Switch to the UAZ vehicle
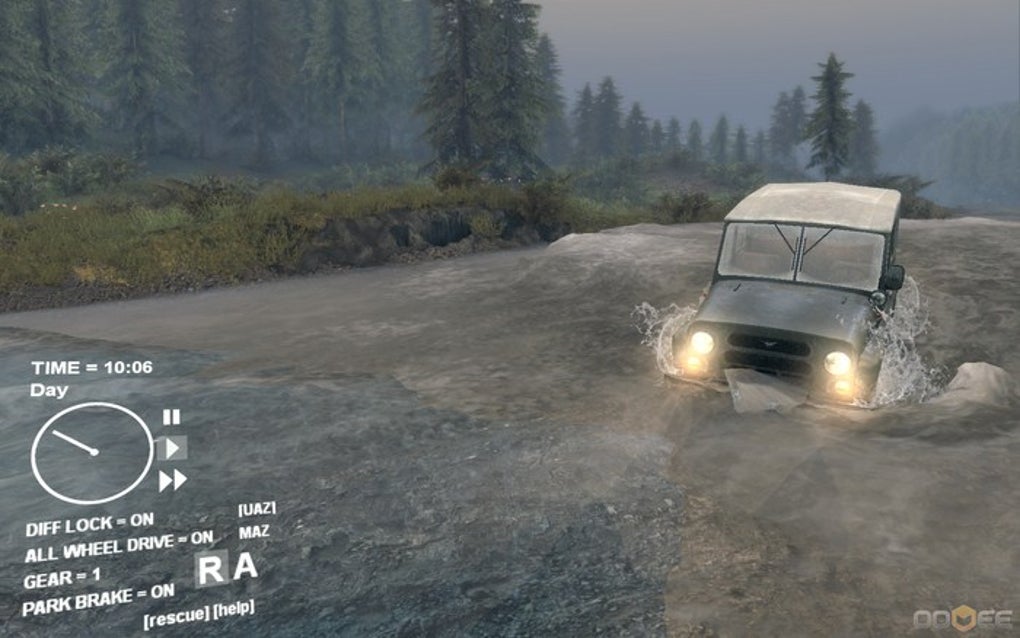 point(257,509)
